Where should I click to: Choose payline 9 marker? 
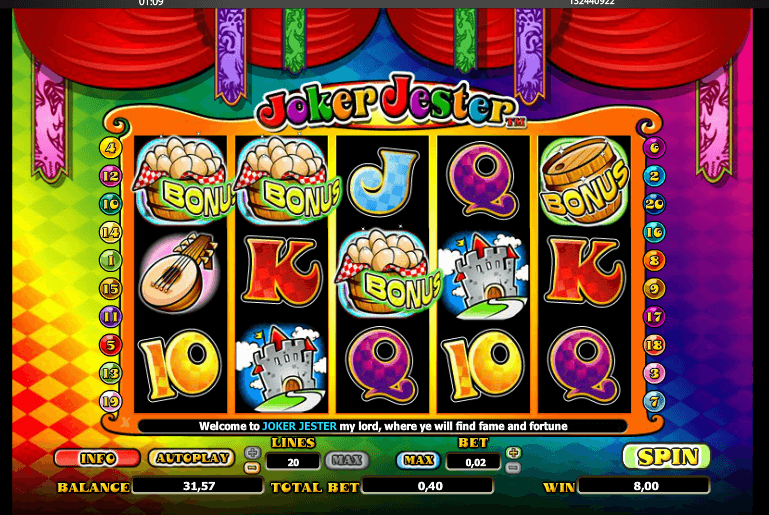(656, 289)
